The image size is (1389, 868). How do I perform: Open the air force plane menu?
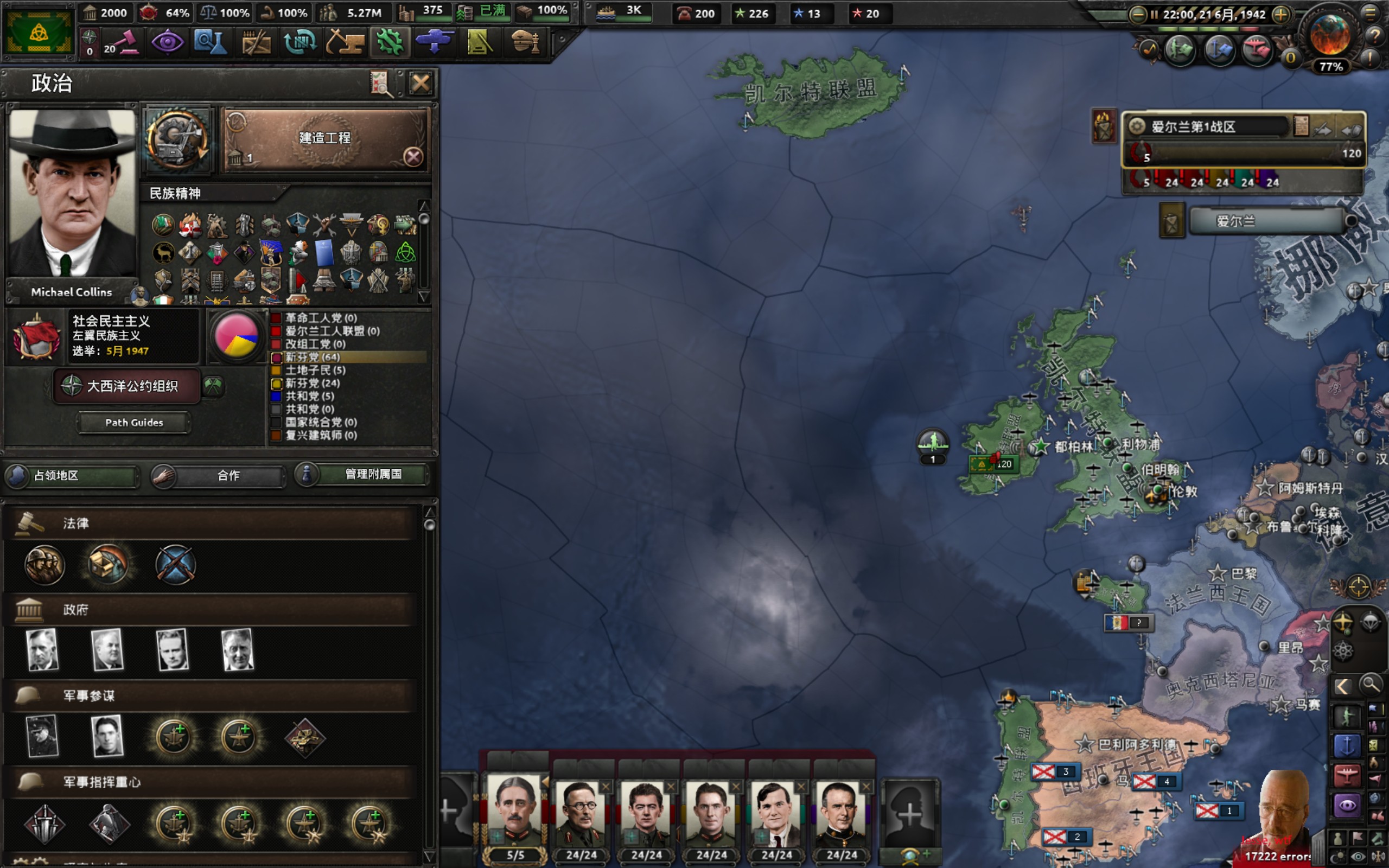click(x=434, y=42)
